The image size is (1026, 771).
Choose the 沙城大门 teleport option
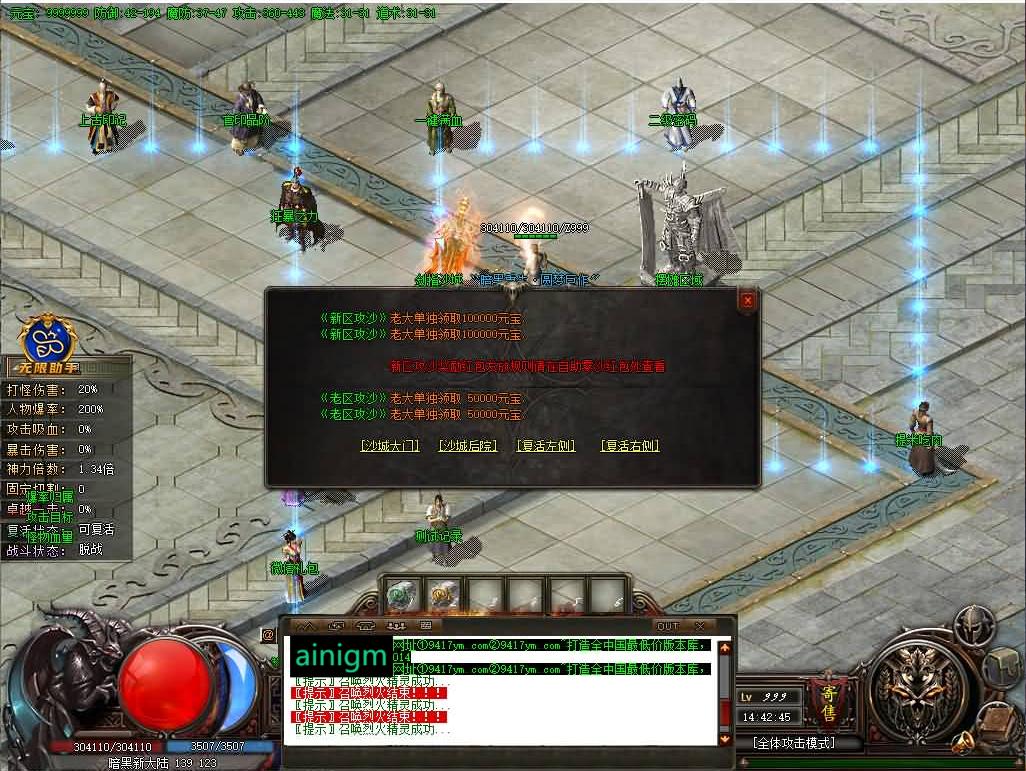point(389,446)
